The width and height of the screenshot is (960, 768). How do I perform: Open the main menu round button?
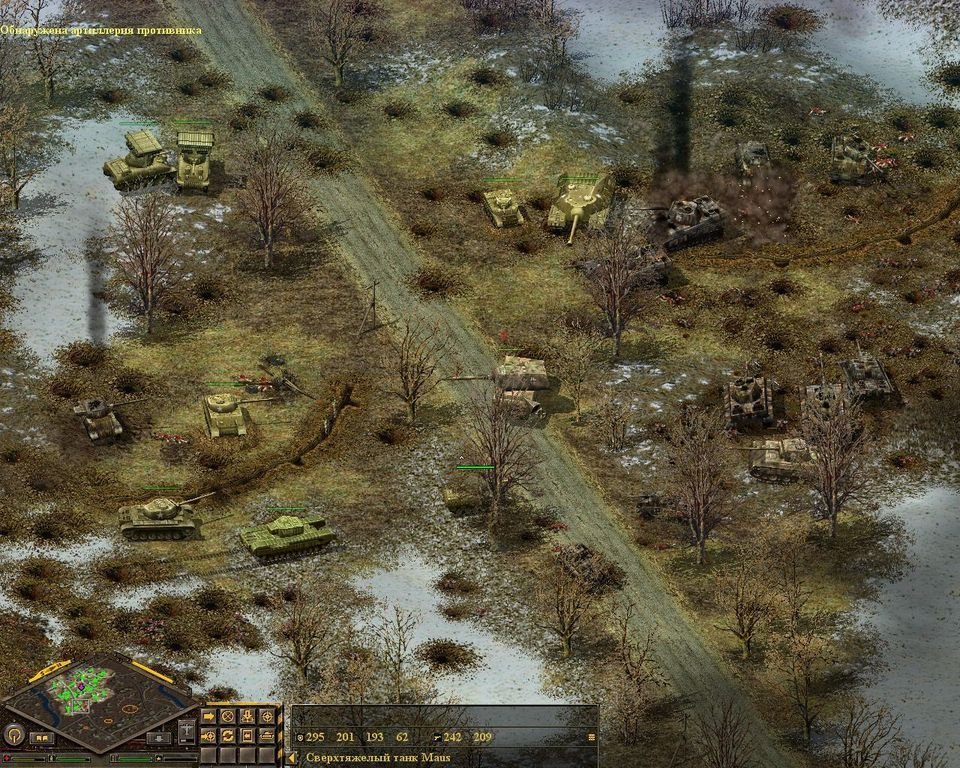pos(13,736)
